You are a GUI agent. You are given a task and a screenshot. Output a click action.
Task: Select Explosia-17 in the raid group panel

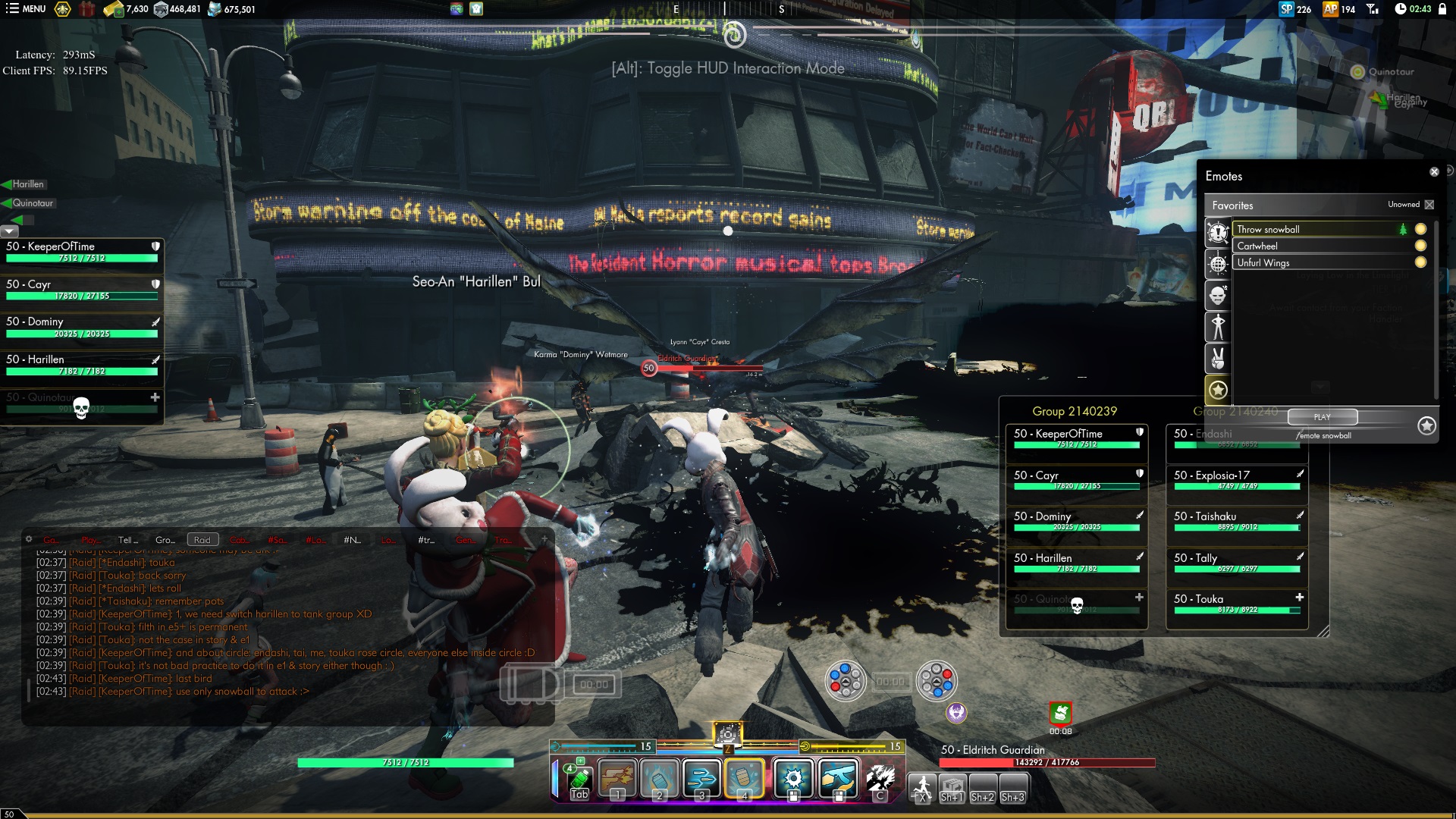1237,480
